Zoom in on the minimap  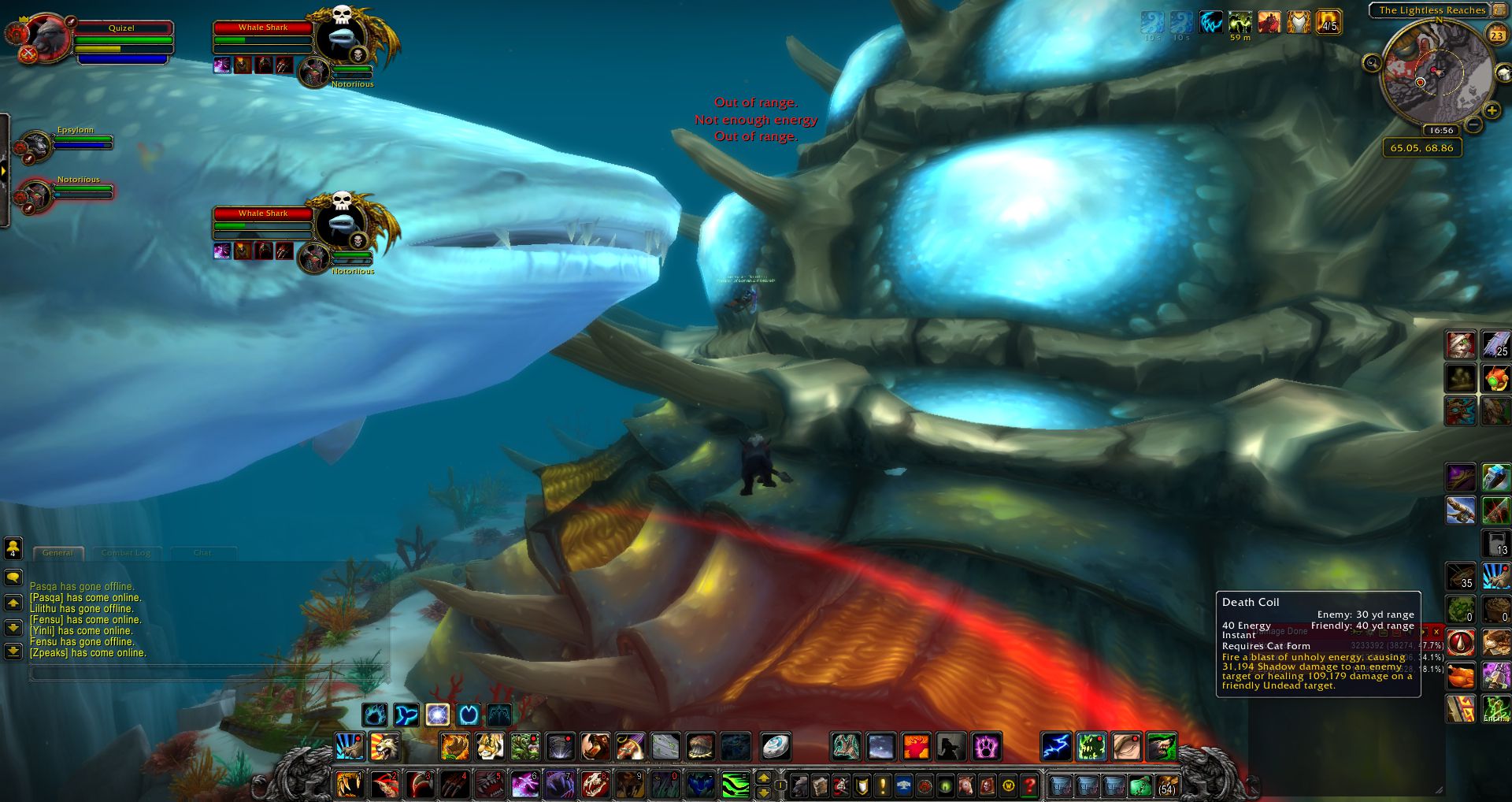1491,111
